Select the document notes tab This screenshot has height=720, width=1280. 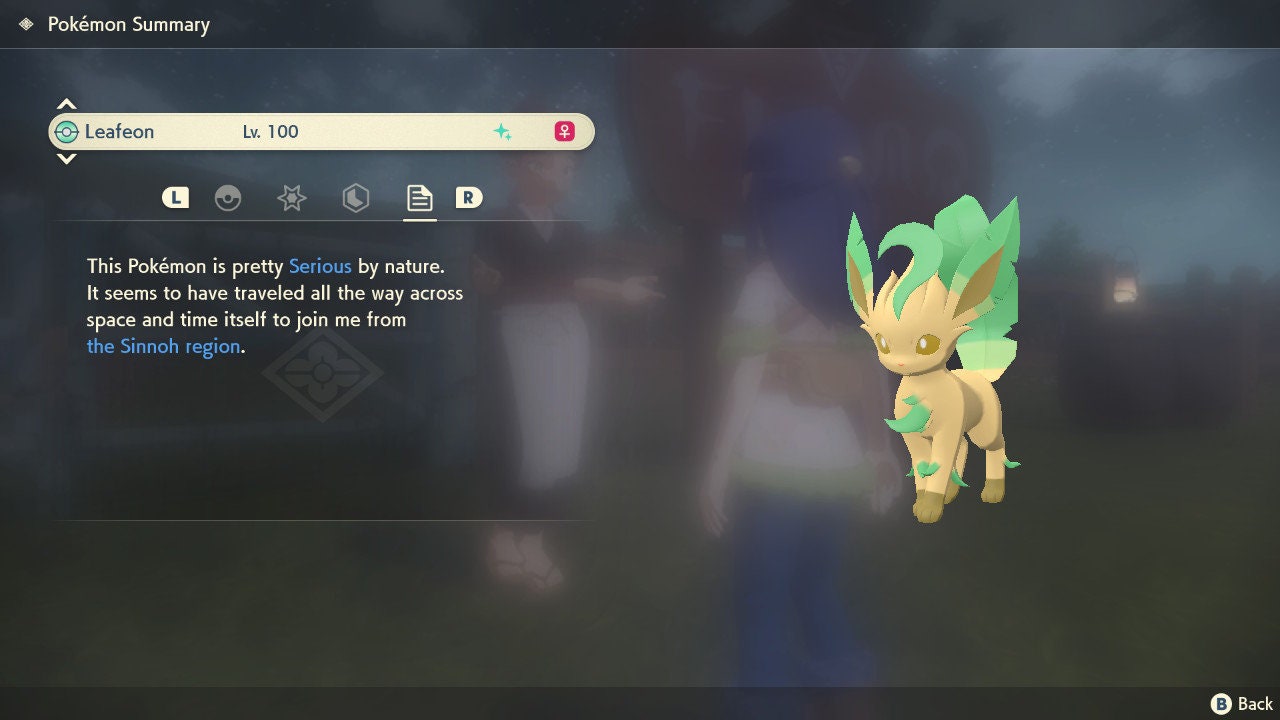click(419, 198)
